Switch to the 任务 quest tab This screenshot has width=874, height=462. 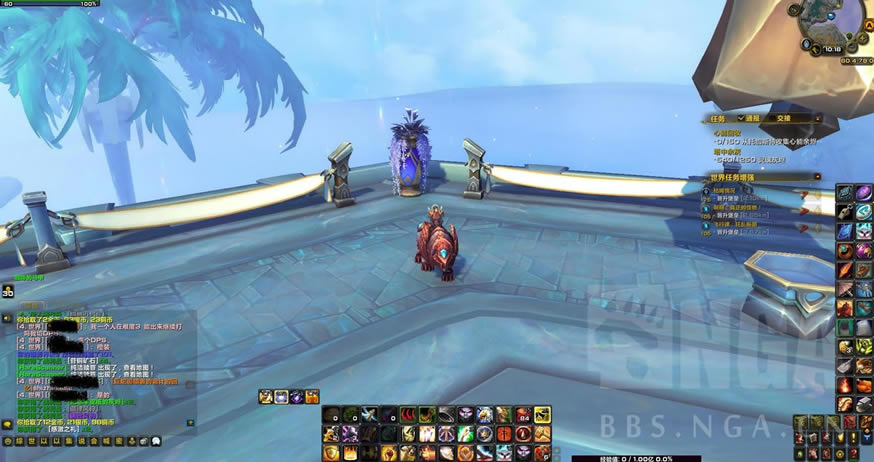[x=718, y=117]
